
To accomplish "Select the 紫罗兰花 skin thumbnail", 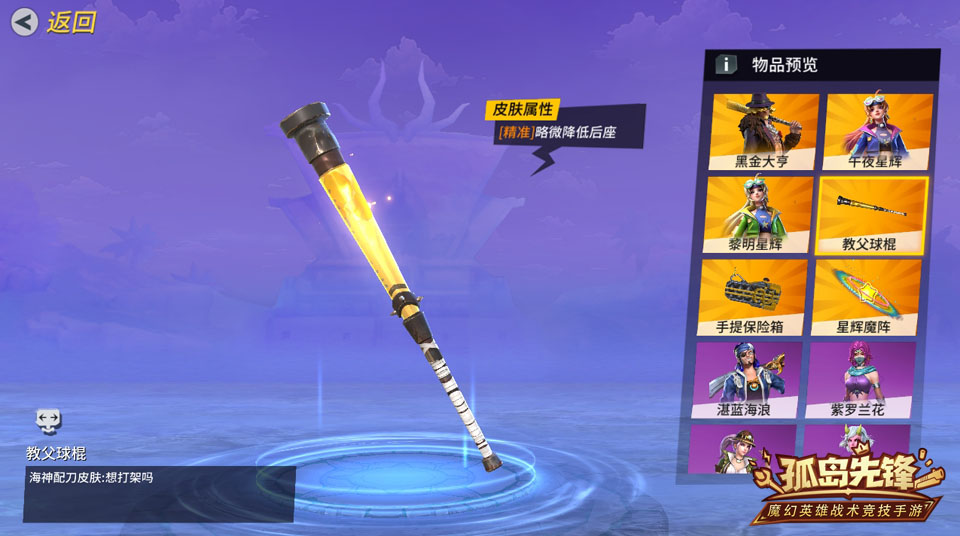I will (858, 379).
